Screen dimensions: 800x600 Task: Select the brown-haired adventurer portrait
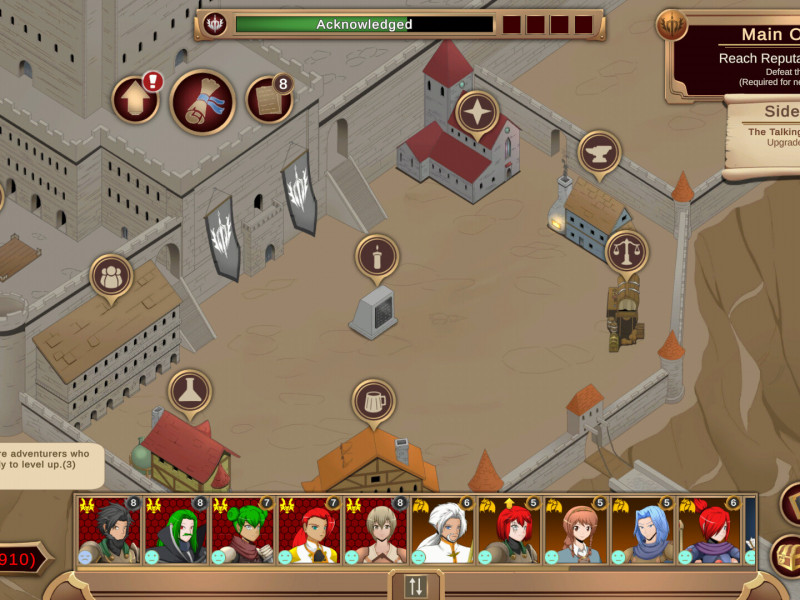[577, 530]
